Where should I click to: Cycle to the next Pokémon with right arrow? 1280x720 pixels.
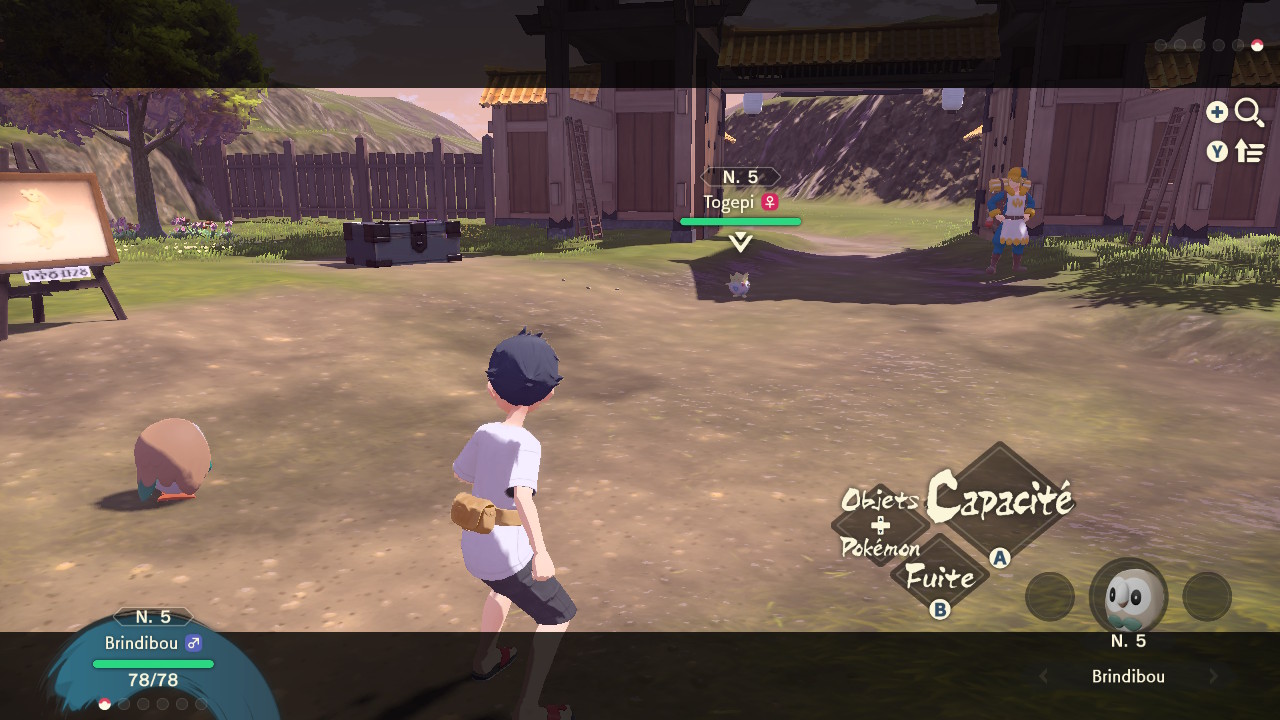click(1214, 677)
